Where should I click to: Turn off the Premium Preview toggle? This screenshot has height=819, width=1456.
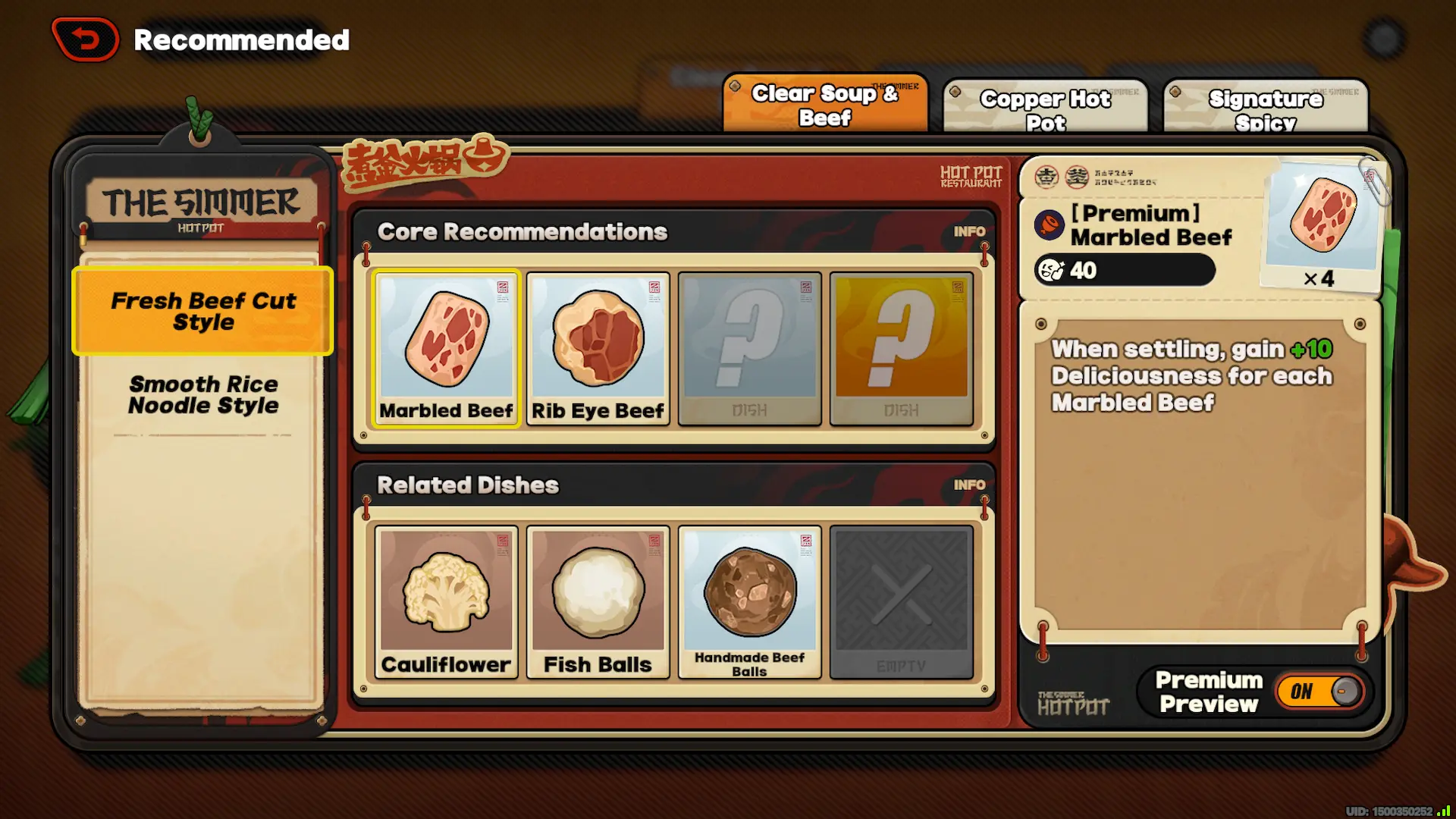tap(1318, 691)
